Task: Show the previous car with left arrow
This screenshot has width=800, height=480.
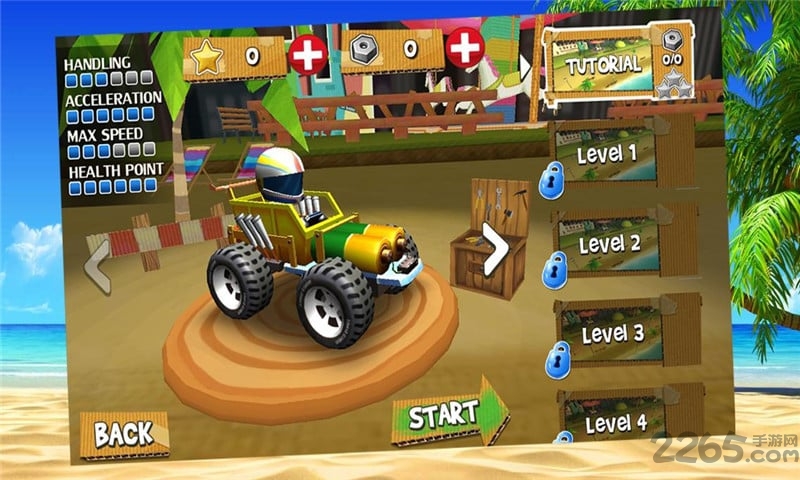Action: tap(98, 264)
